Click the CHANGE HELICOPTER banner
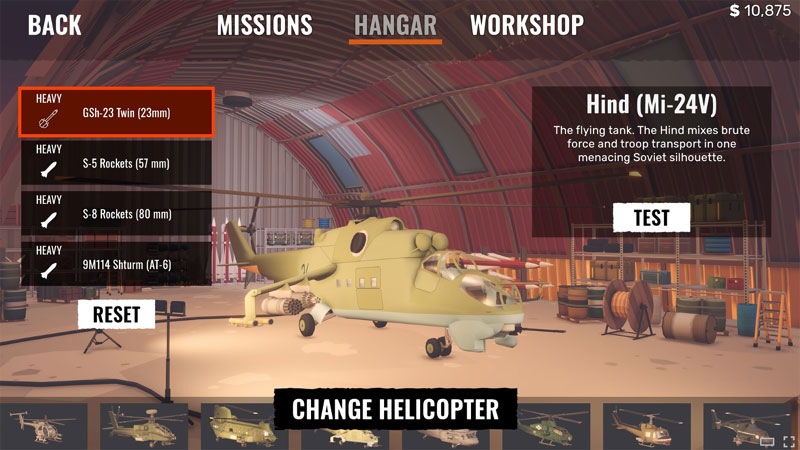The width and height of the screenshot is (800, 450). [394, 409]
